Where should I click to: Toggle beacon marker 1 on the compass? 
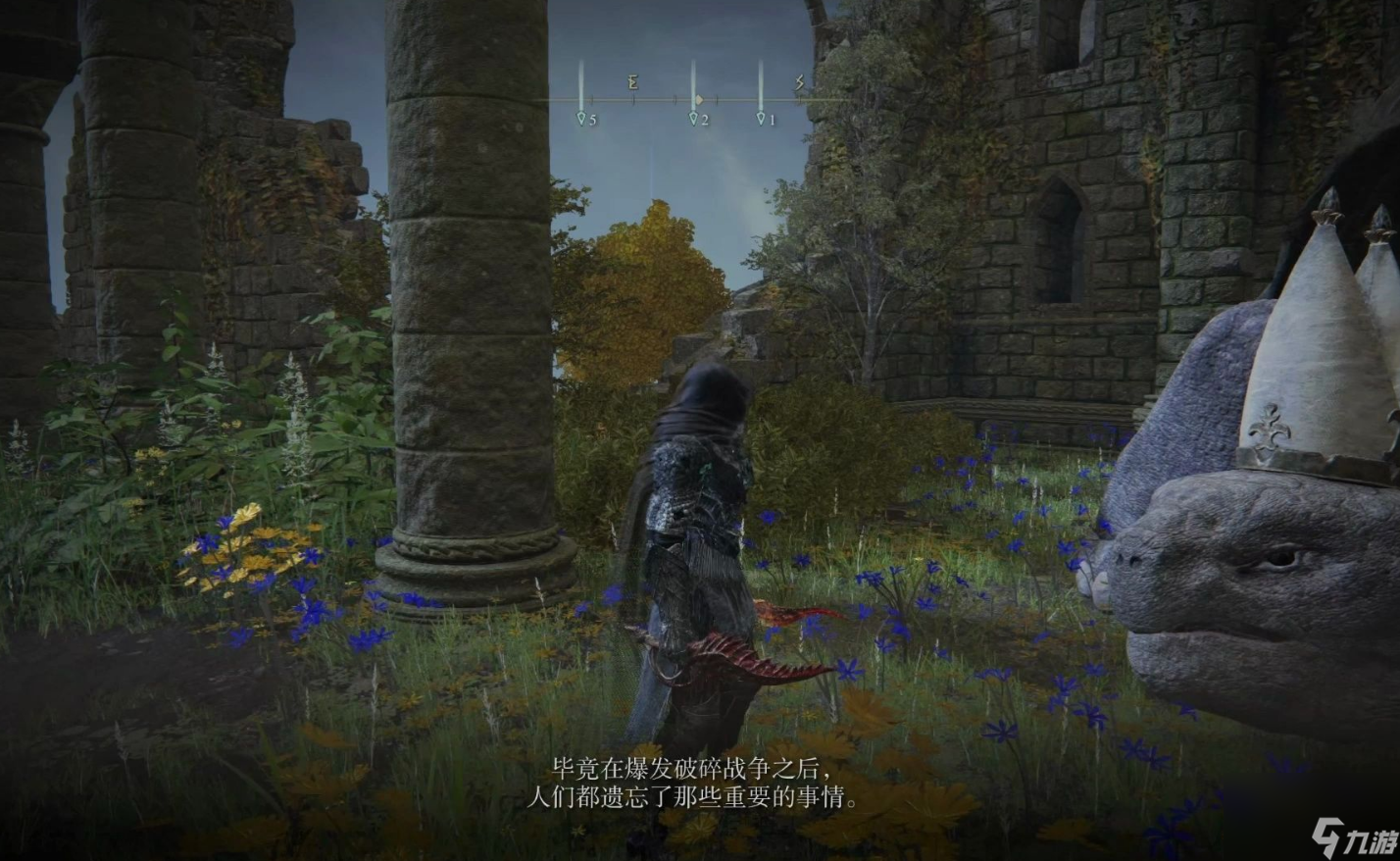click(760, 118)
